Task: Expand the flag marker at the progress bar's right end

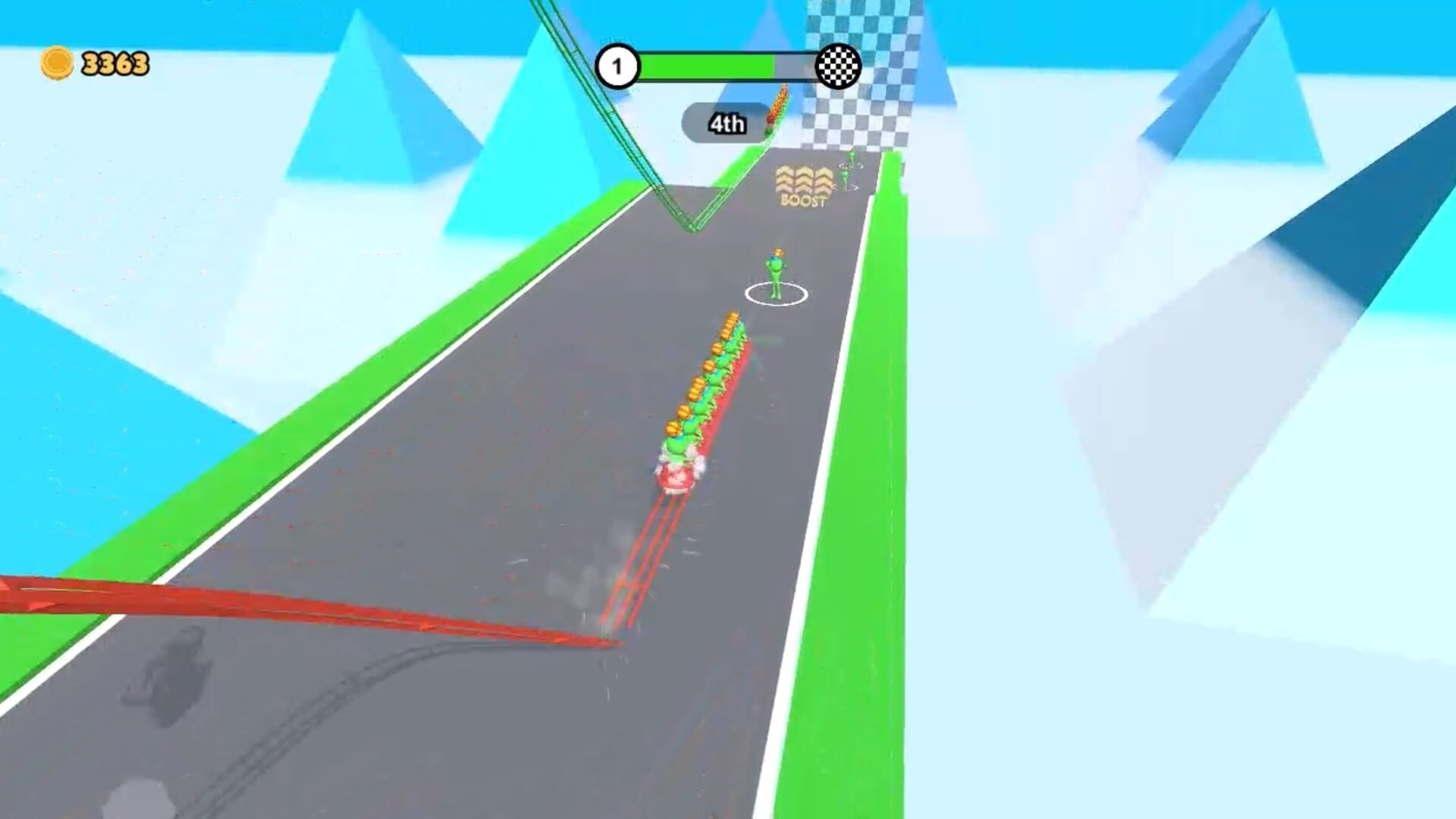Action: point(837,67)
